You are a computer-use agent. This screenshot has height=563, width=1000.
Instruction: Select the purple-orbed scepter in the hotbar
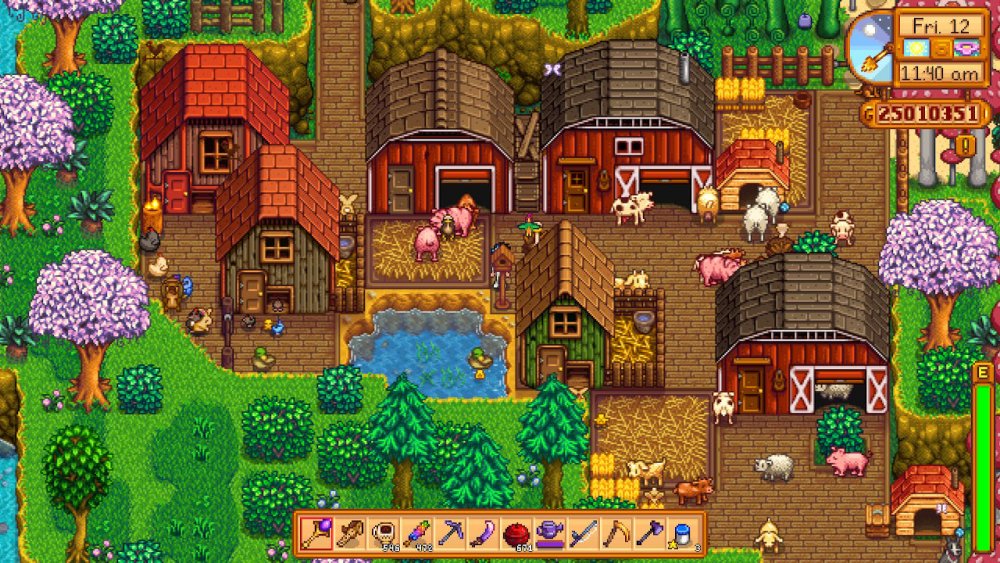[x=315, y=534]
